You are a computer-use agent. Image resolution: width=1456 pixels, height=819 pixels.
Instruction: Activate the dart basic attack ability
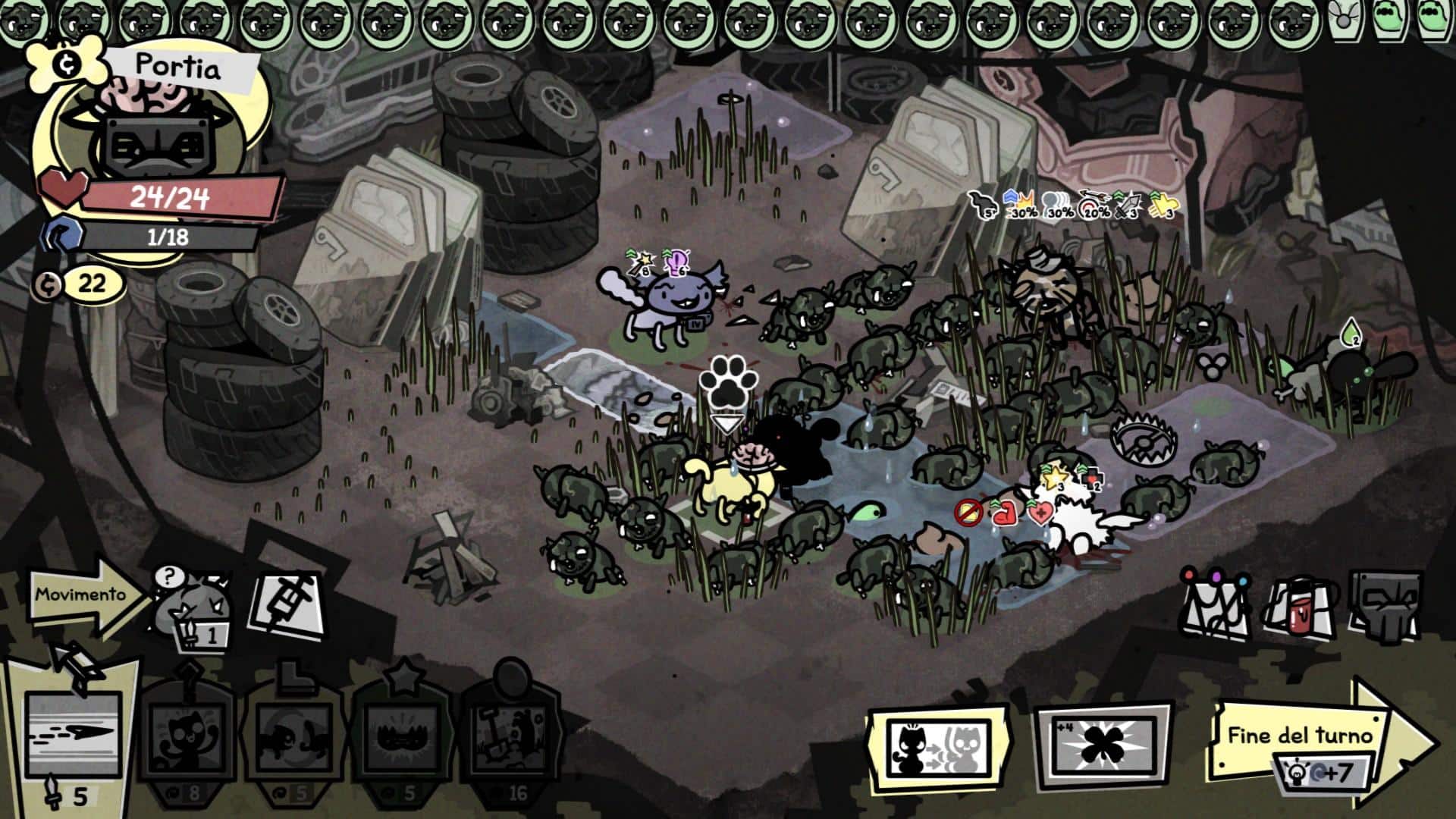pos(72,734)
